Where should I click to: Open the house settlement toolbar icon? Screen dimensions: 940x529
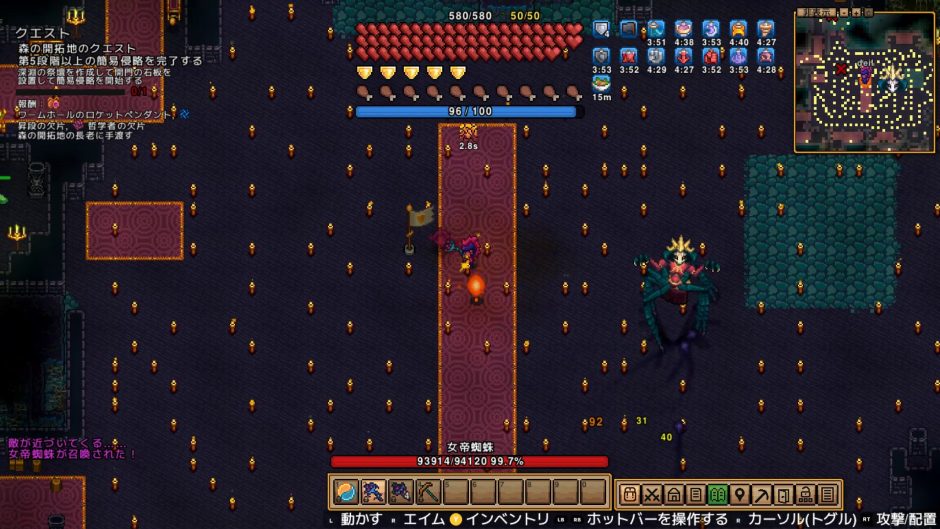[674, 494]
